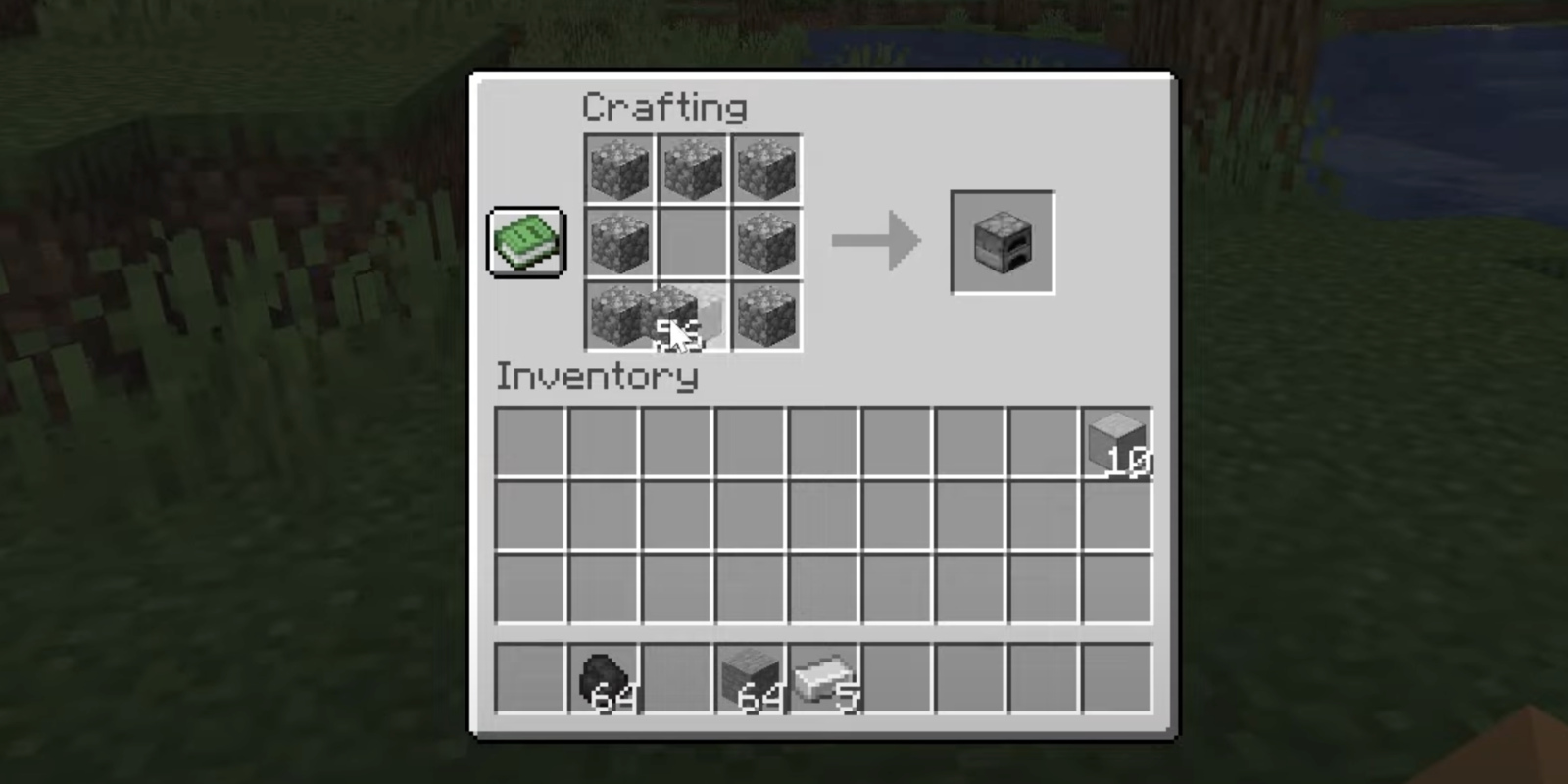
Task: Select the stack of 64 planks in the hotbar
Action: pos(750,676)
